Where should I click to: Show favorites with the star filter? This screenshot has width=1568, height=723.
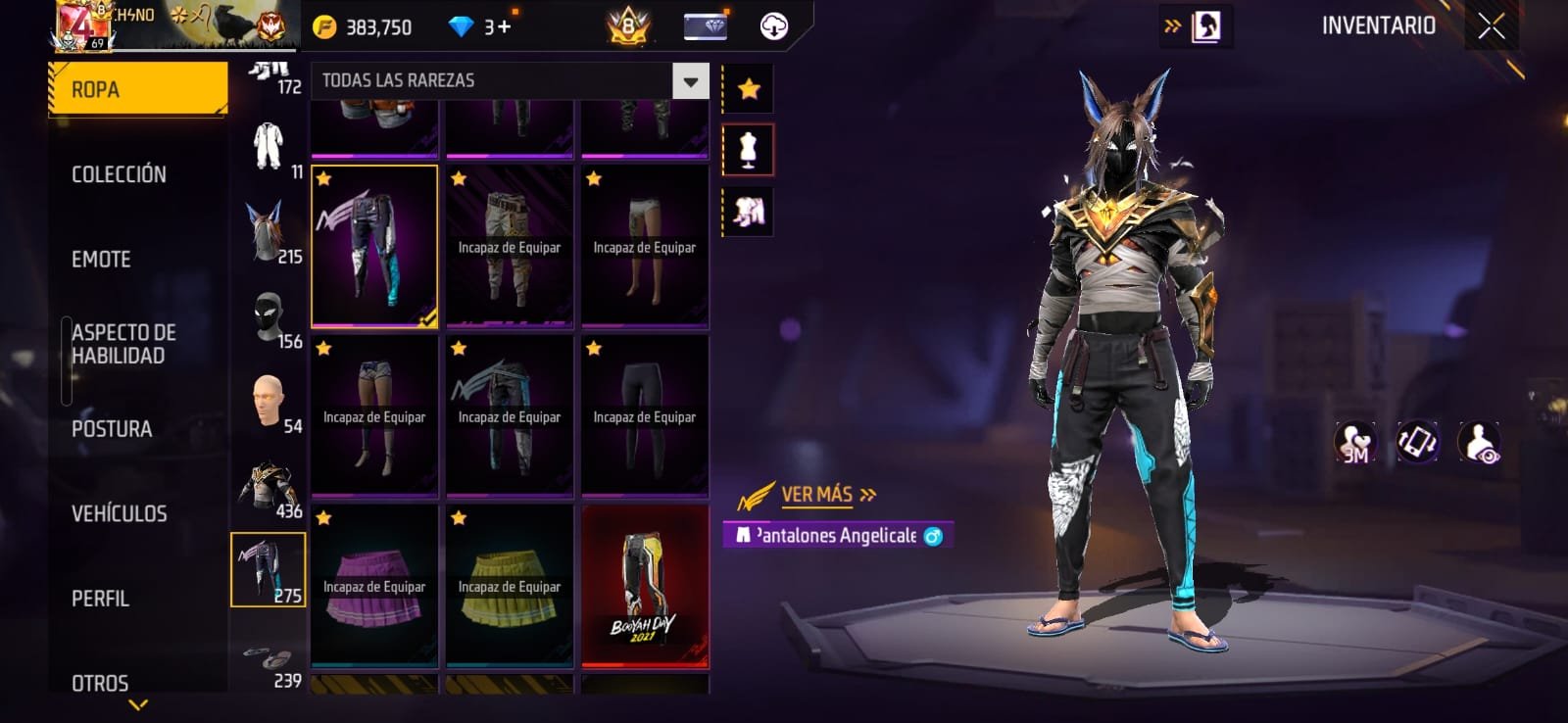749,89
